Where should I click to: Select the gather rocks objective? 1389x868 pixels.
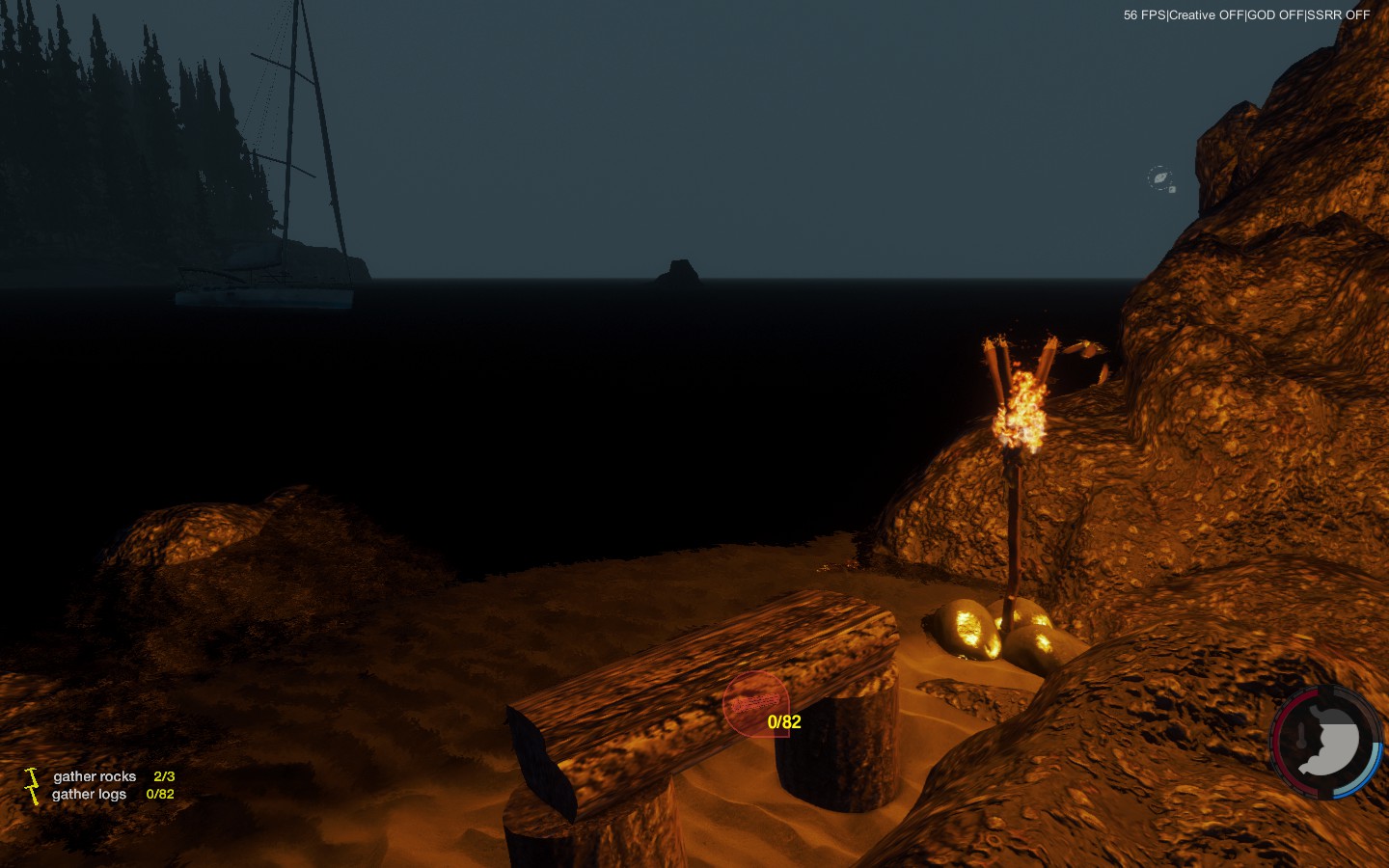[95, 776]
